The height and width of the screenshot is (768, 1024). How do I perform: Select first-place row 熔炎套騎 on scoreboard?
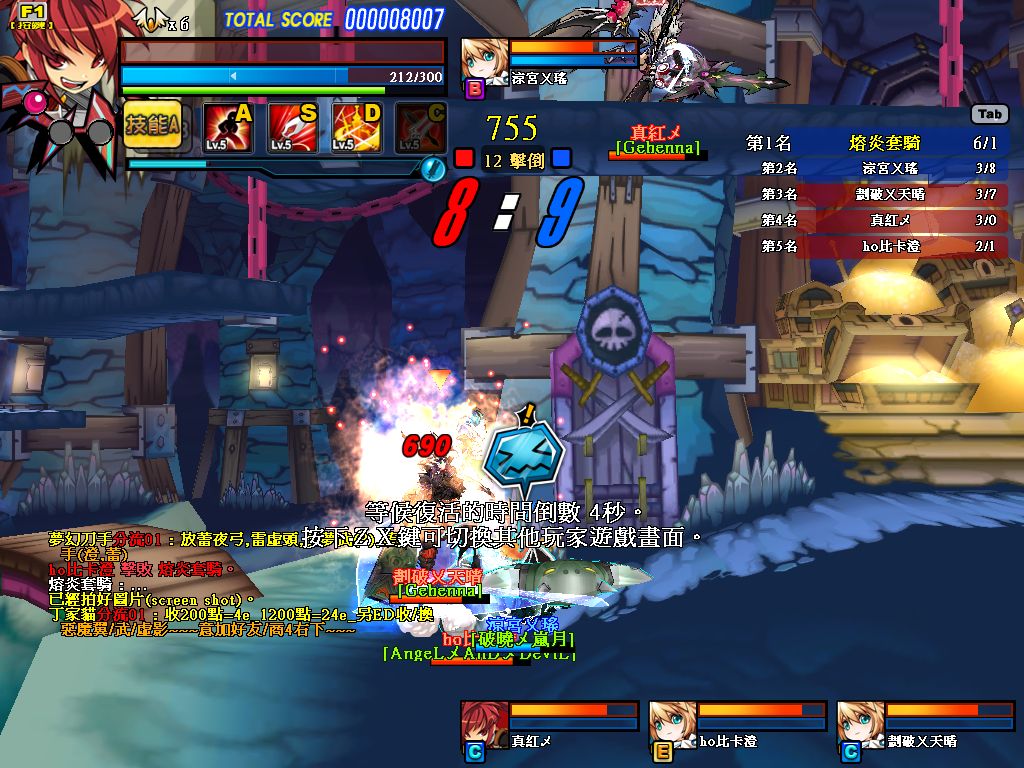[x=878, y=143]
